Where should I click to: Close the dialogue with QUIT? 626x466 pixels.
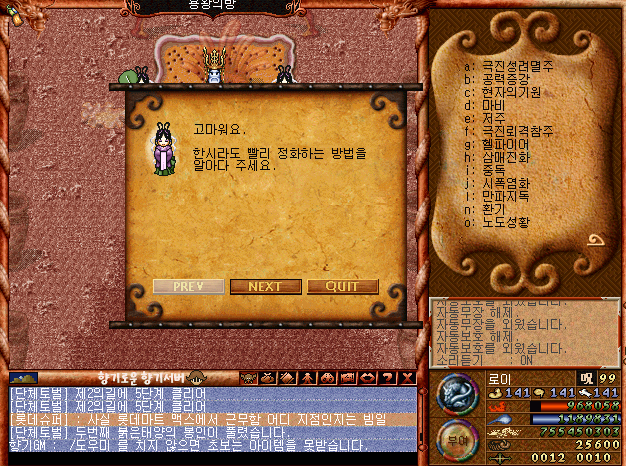coord(342,286)
